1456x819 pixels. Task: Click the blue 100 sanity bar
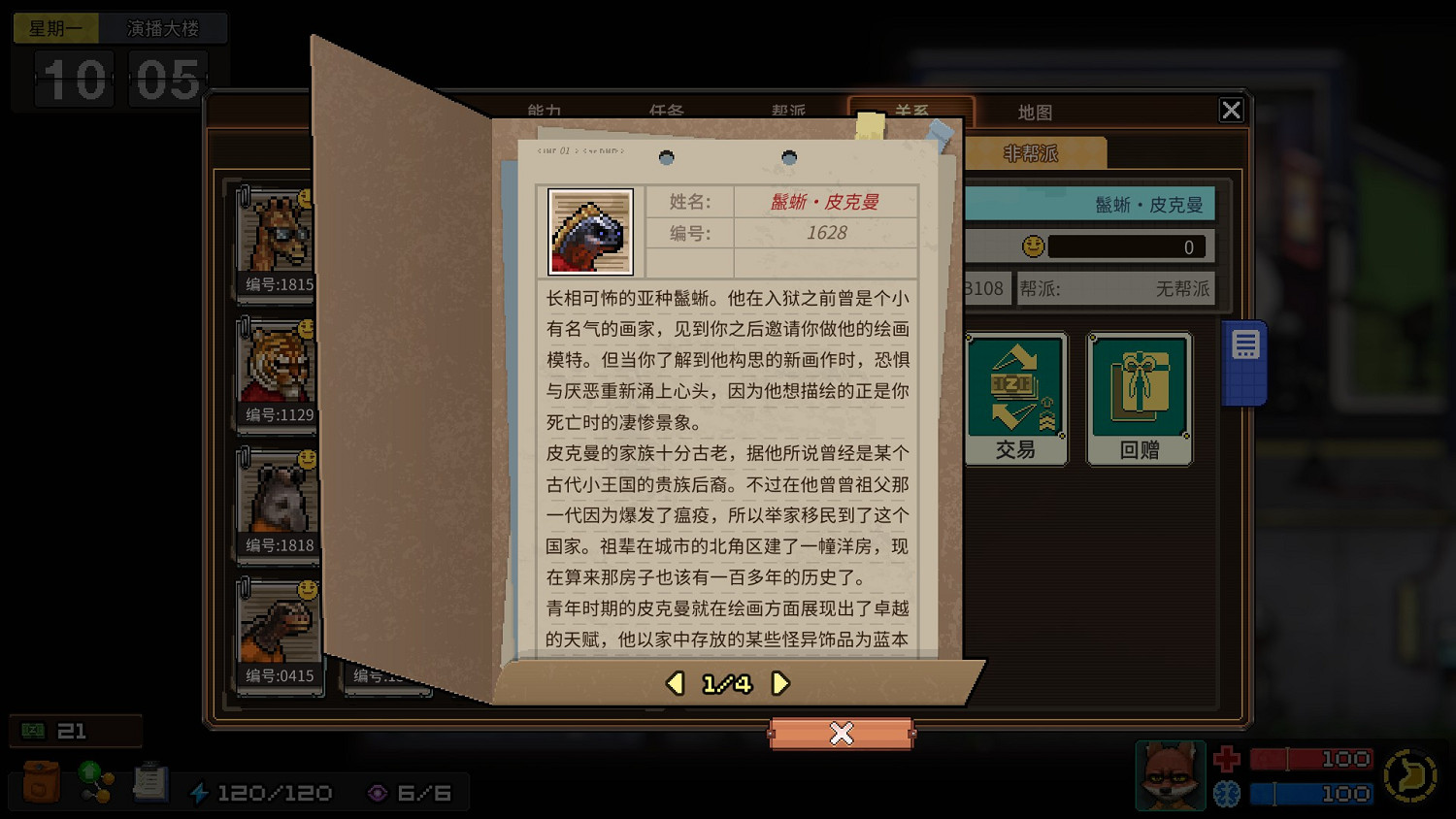coord(1310,794)
